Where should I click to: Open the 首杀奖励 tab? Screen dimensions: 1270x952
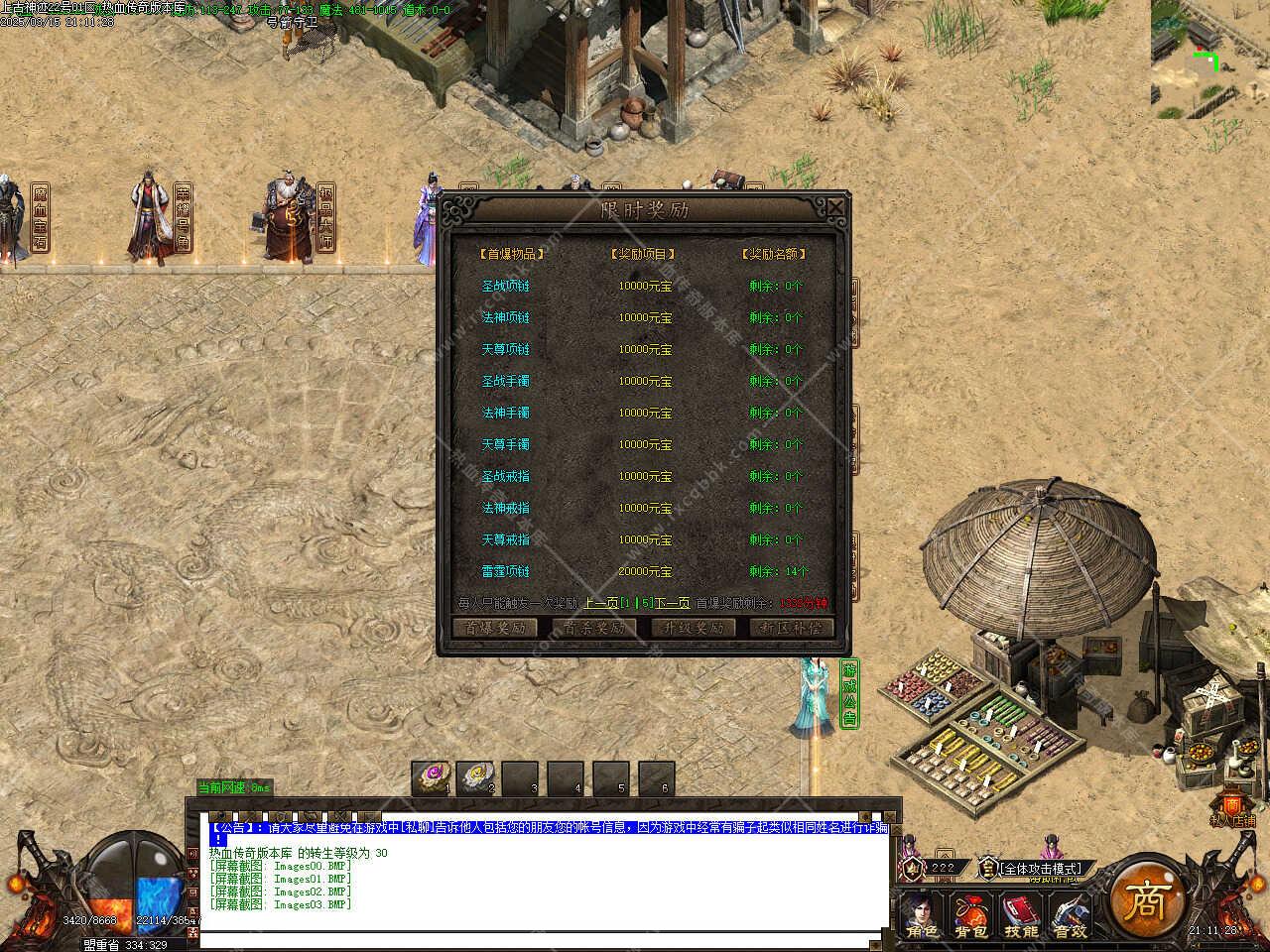coord(594,628)
